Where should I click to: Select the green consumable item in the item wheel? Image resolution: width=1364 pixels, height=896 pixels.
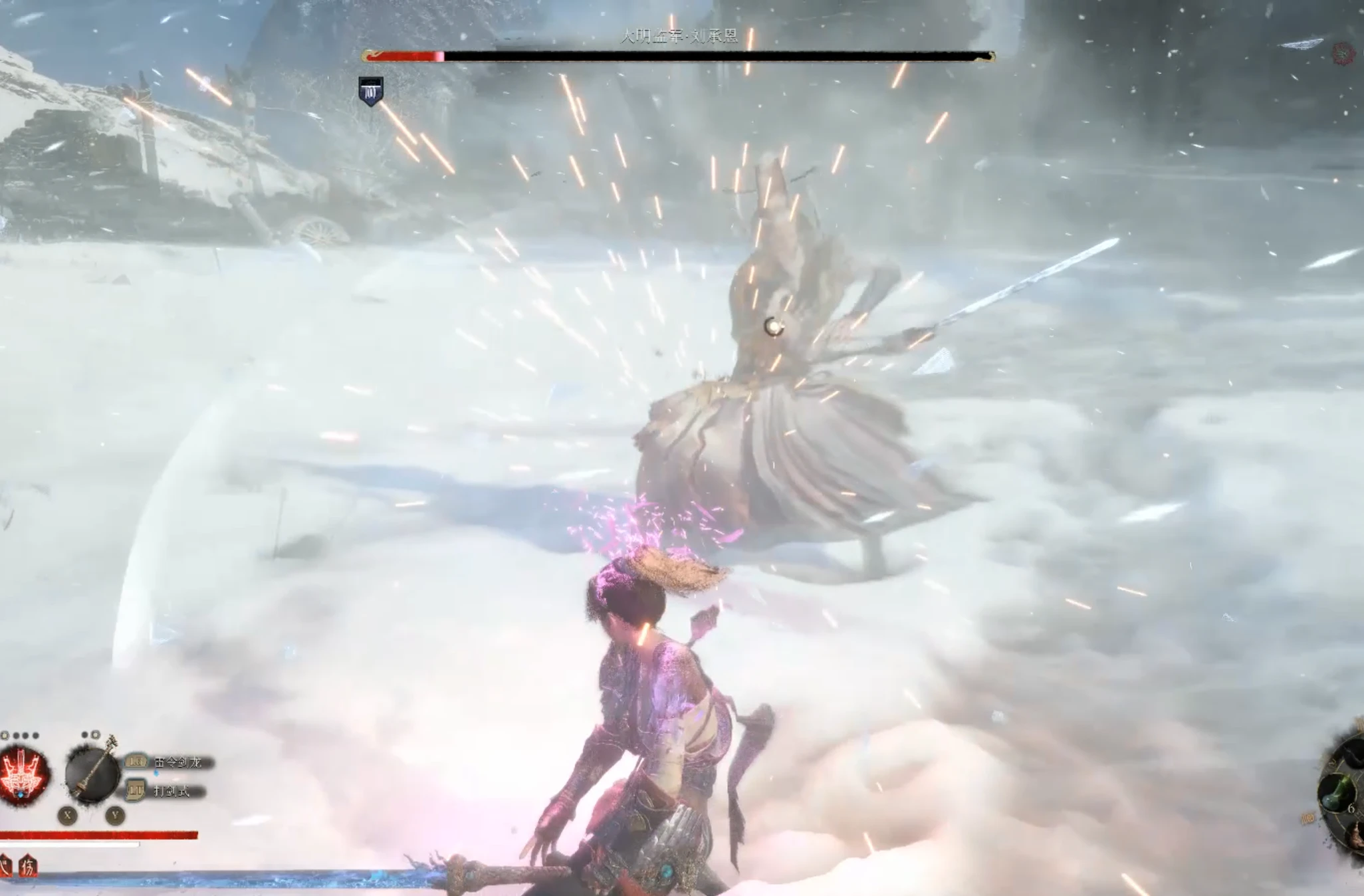coord(1336,792)
